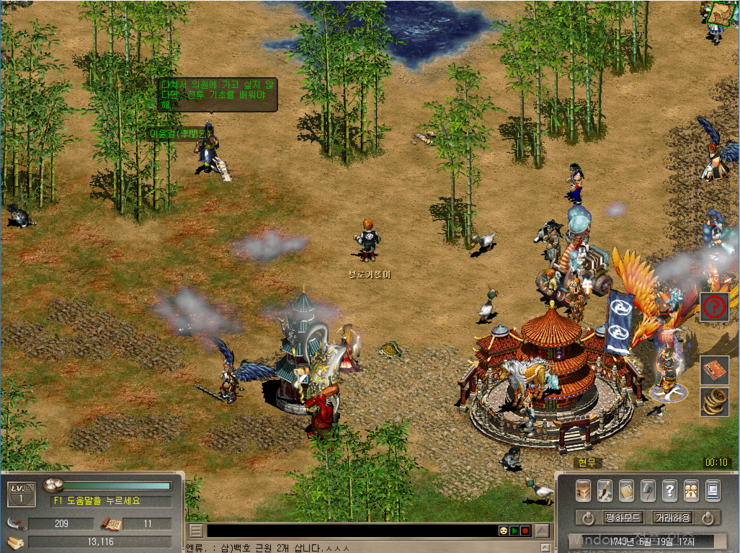Click the level 1 character badge
This screenshot has height=553, width=740.
(x=19, y=492)
